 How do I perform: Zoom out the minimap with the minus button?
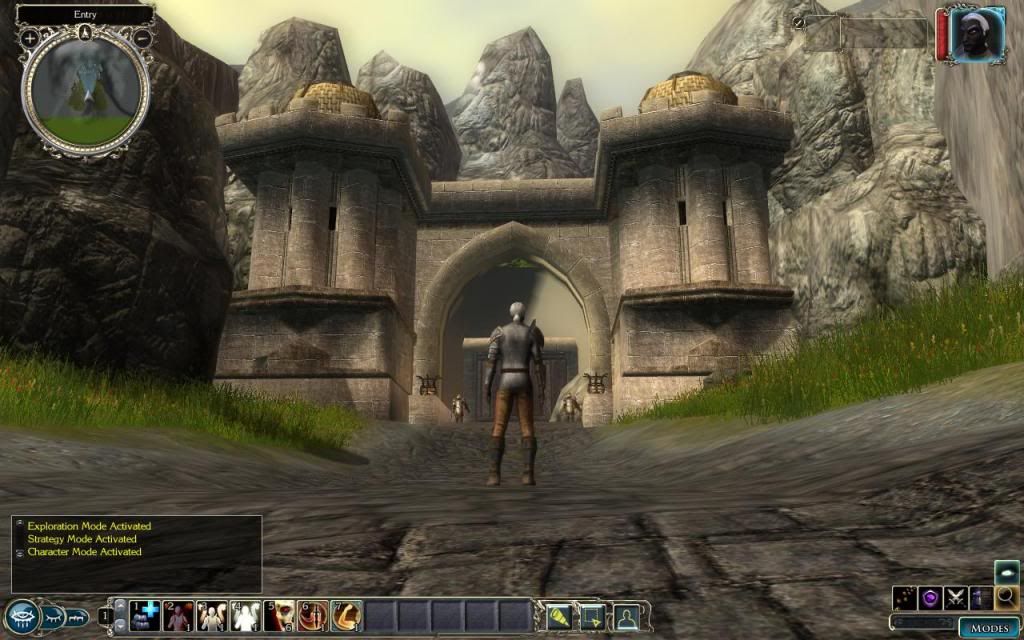click(143, 38)
